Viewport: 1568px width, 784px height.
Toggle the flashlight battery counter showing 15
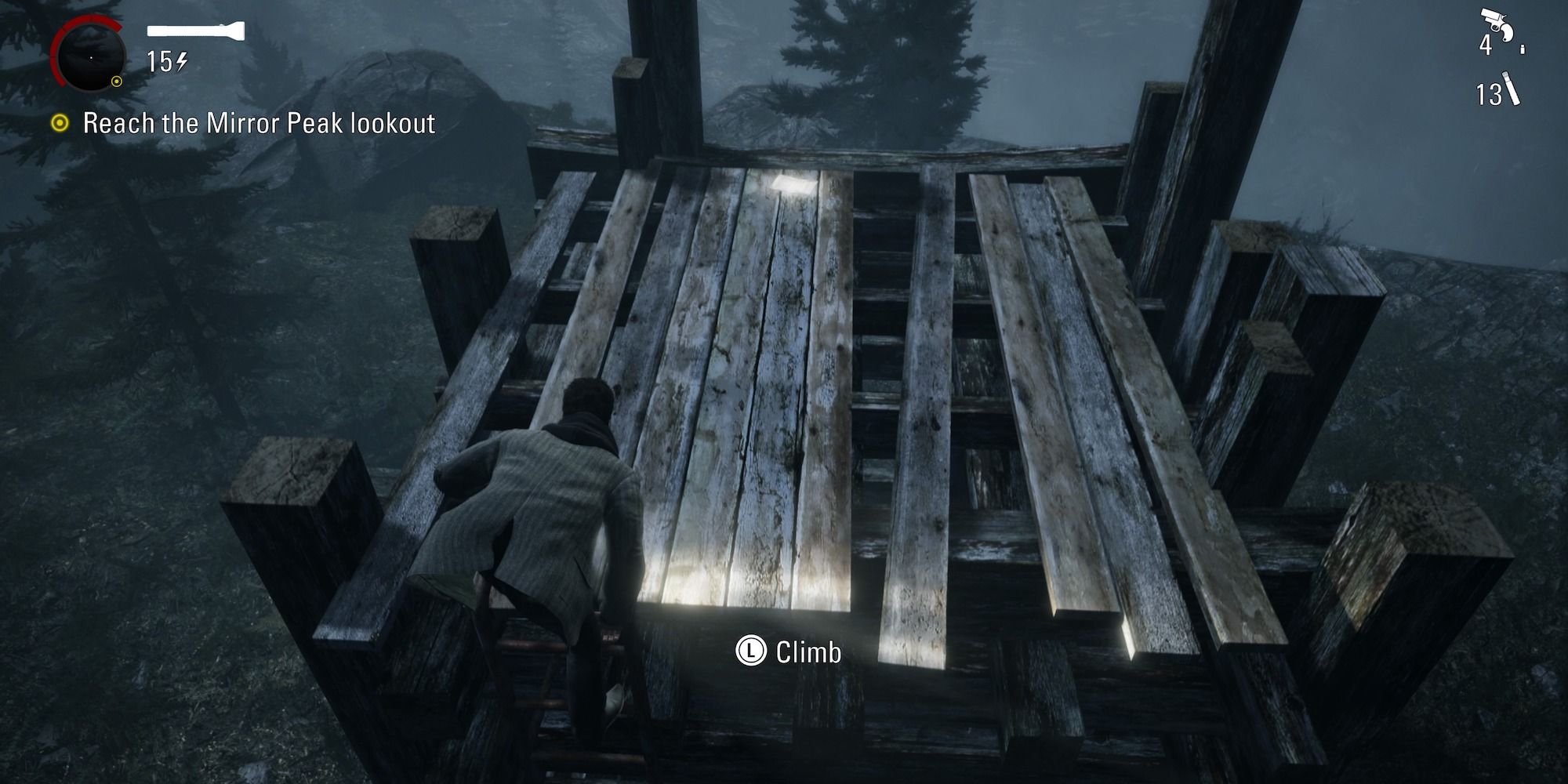click(x=162, y=61)
